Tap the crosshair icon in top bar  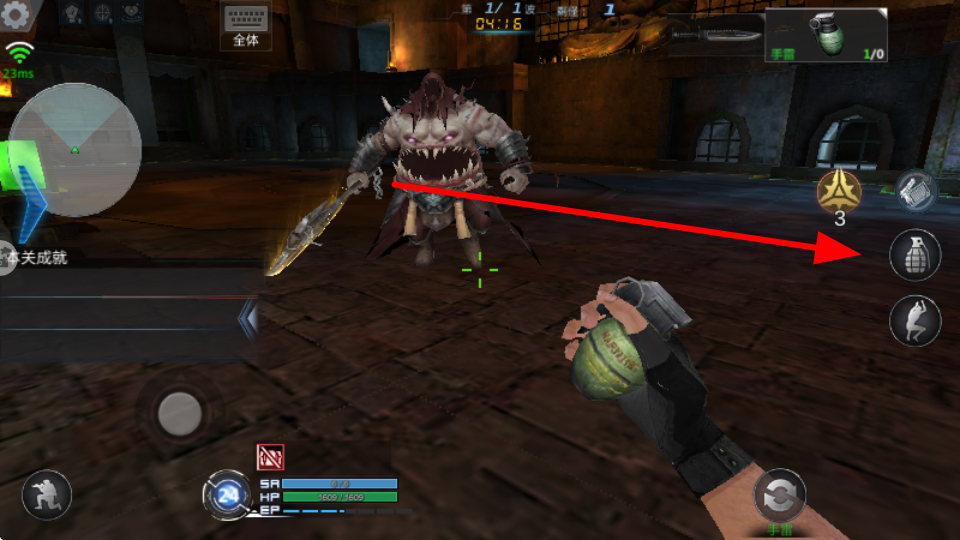pyautogui.click(x=102, y=13)
